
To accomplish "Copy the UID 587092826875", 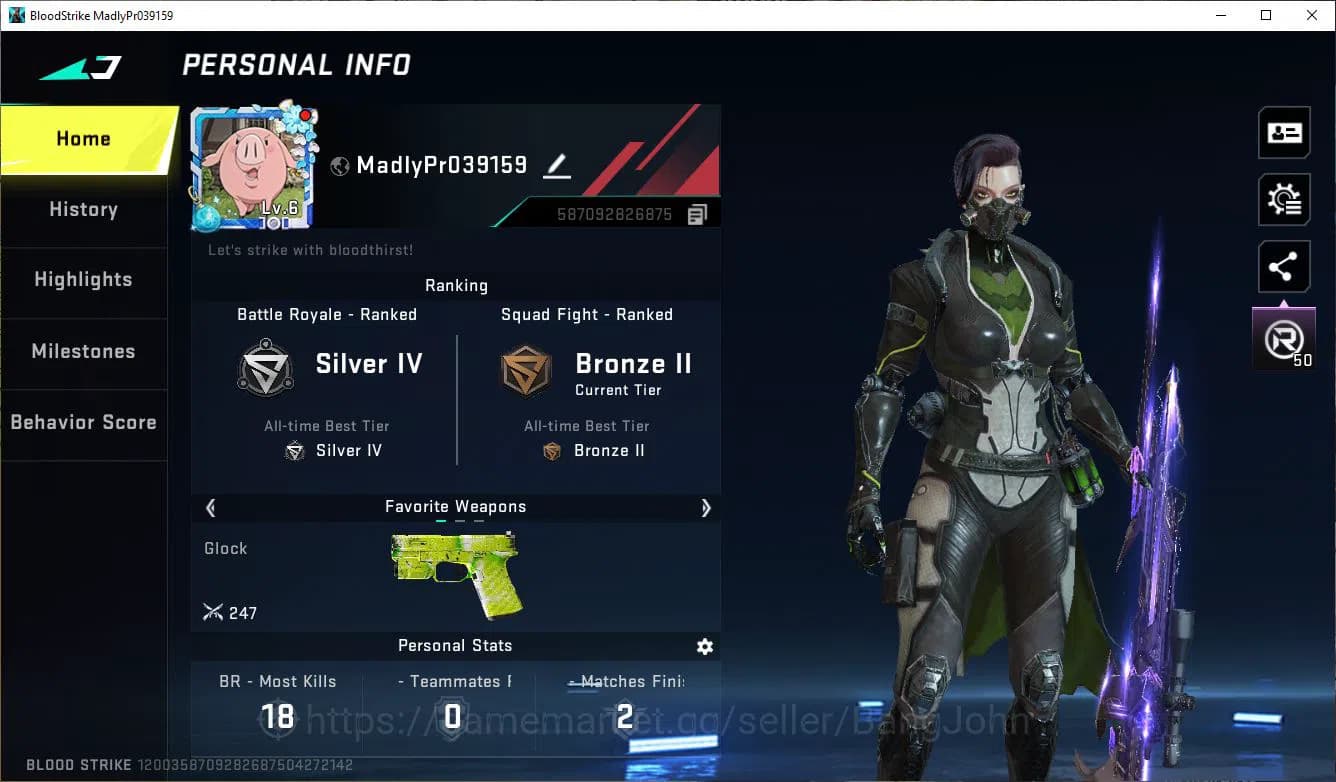I will click(x=696, y=212).
